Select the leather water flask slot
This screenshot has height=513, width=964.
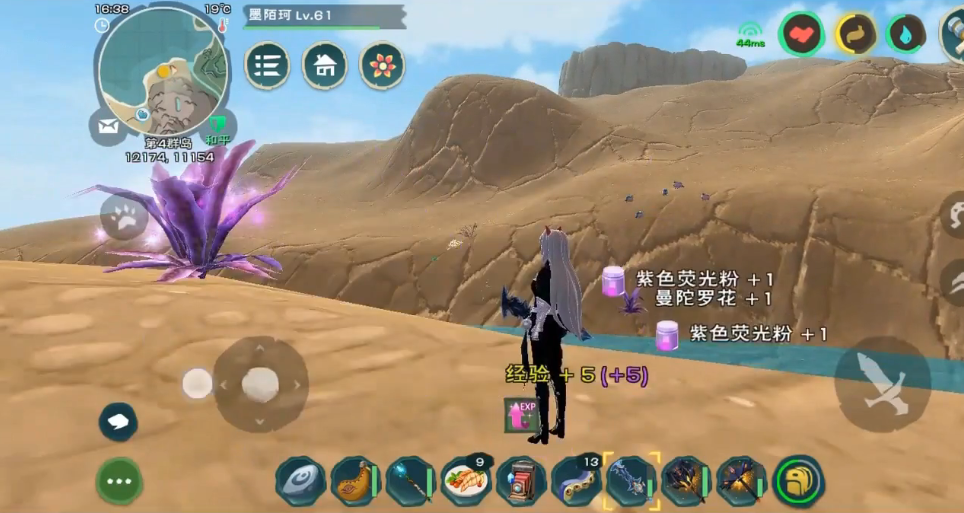click(354, 481)
